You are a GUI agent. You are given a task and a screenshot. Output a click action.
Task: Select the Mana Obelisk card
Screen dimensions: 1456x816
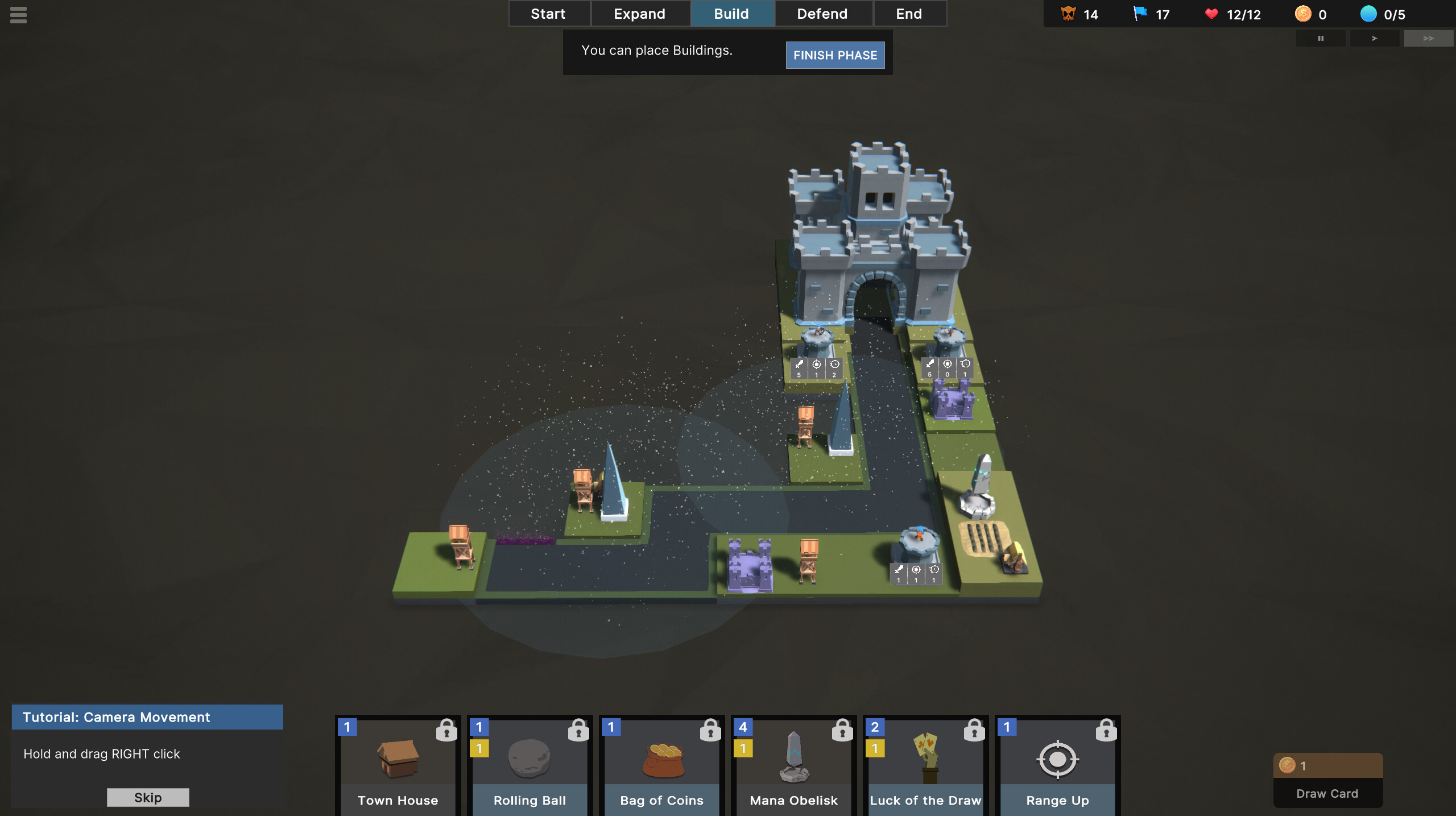tap(793, 768)
